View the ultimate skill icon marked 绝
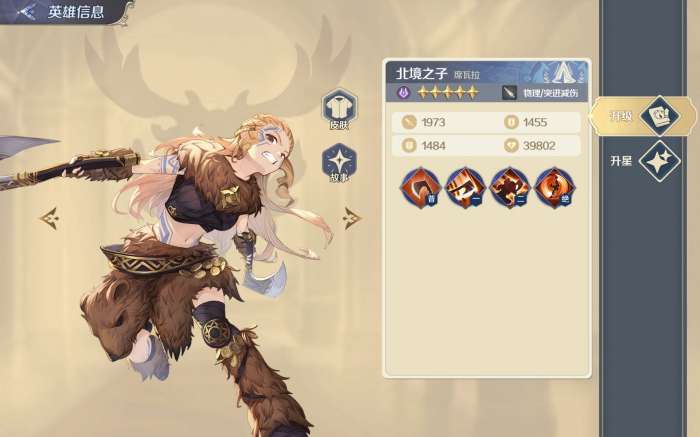This screenshot has width=700, height=437. coord(553,186)
